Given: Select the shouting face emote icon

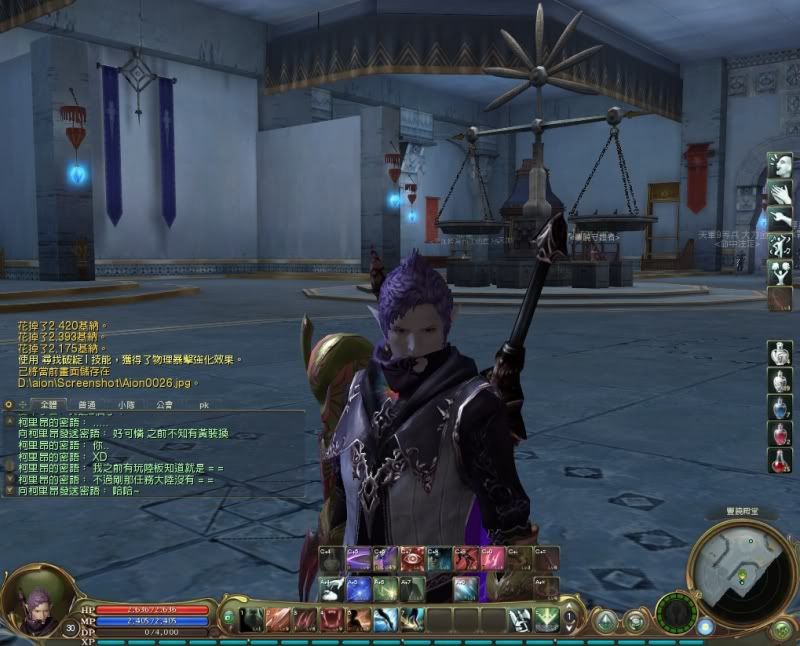Looking at the screenshot, I should pos(780,165).
